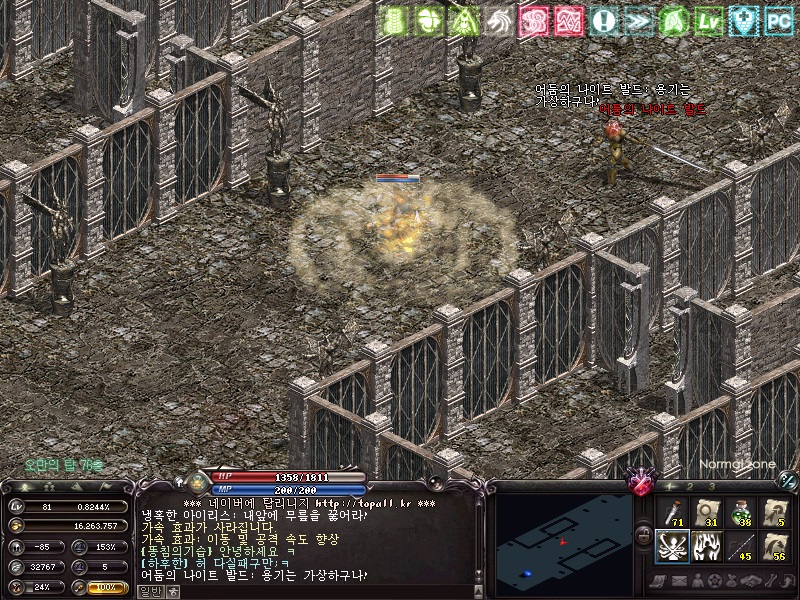Screen dimensions: 800x600
Task: Use the green potion in the hotbar
Action: (x=741, y=513)
